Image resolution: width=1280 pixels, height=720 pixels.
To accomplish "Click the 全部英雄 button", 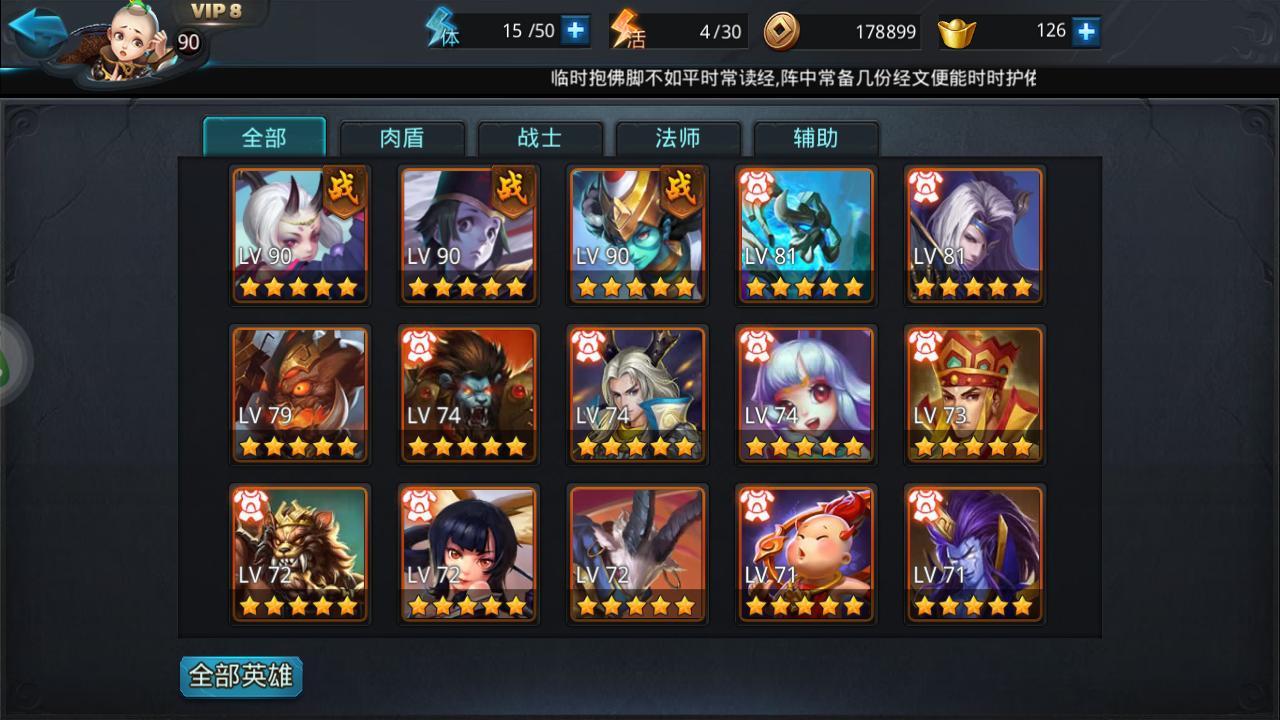I will tap(241, 676).
